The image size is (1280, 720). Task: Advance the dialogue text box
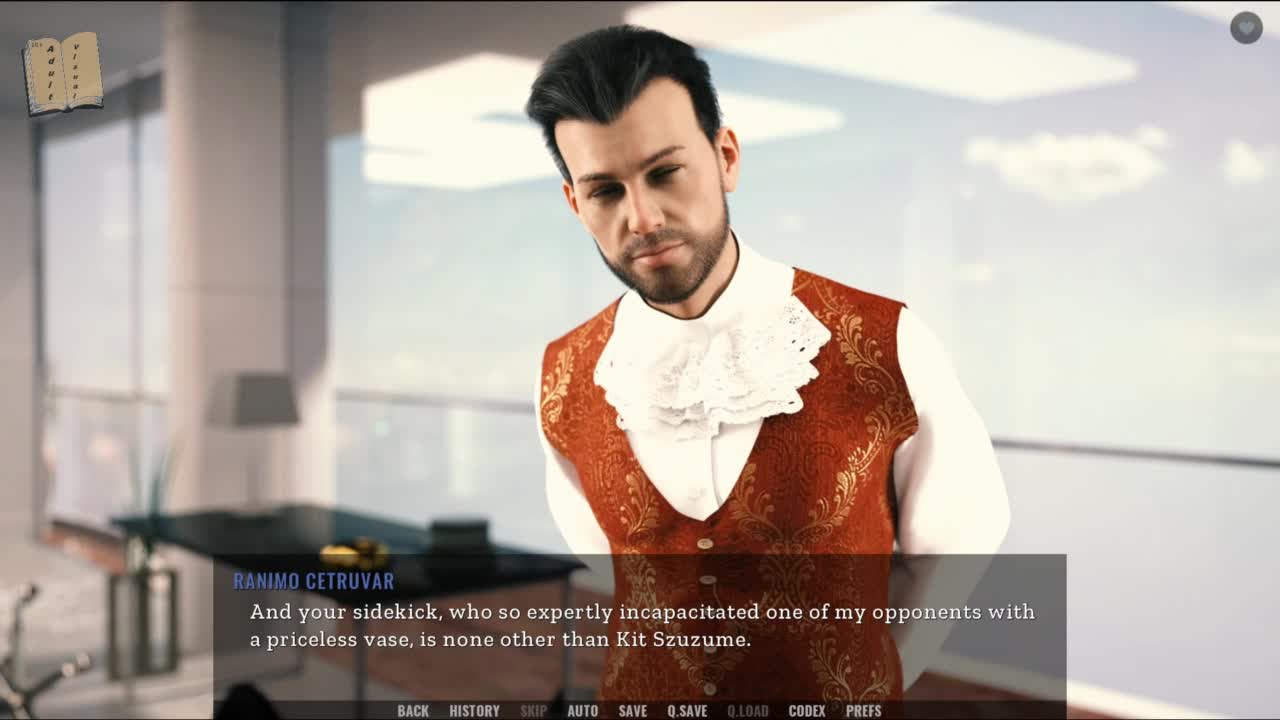pos(640,625)
